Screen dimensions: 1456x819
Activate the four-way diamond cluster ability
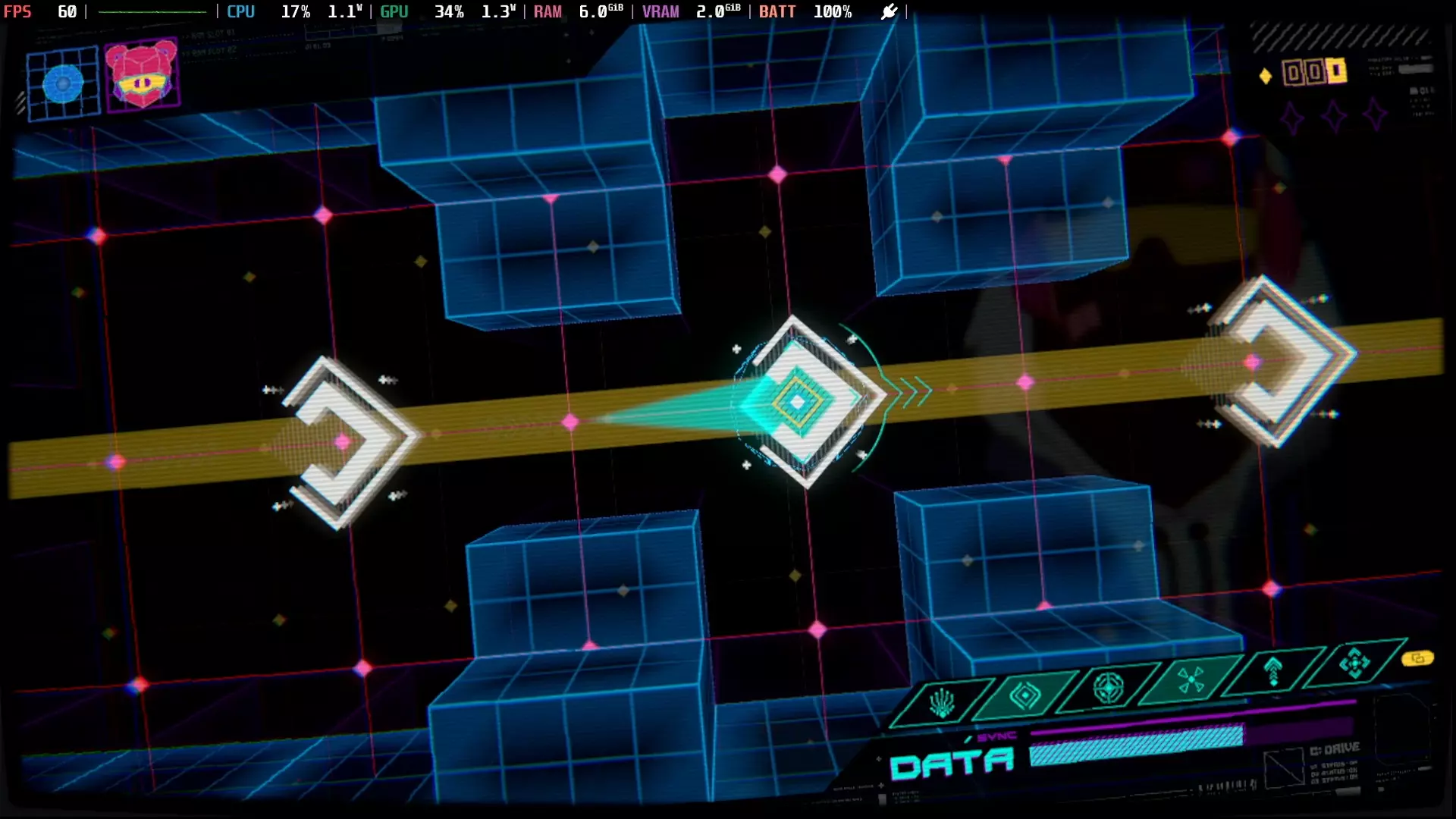point(1354,664)
